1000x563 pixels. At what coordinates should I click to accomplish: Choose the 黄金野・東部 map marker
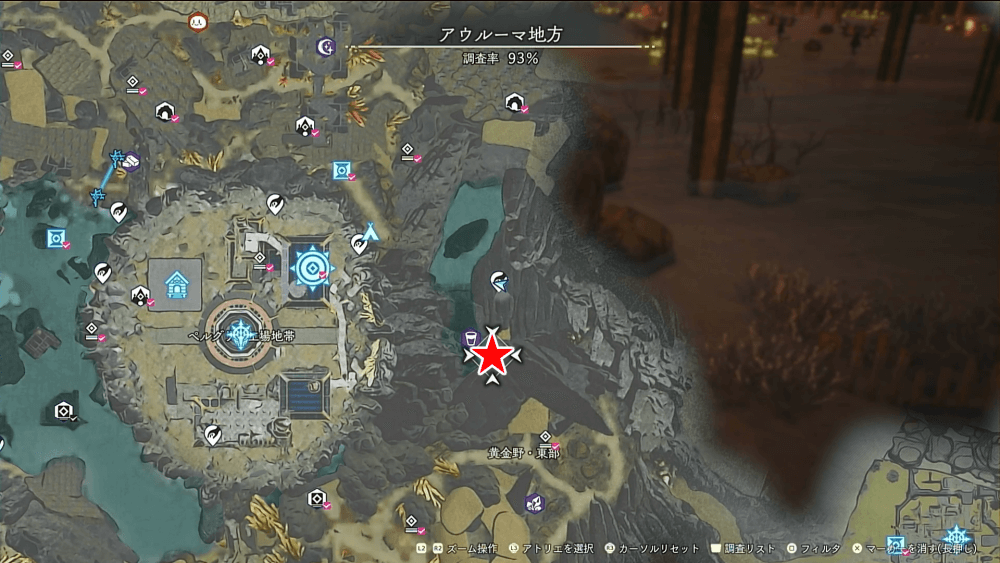pos(545,436)
